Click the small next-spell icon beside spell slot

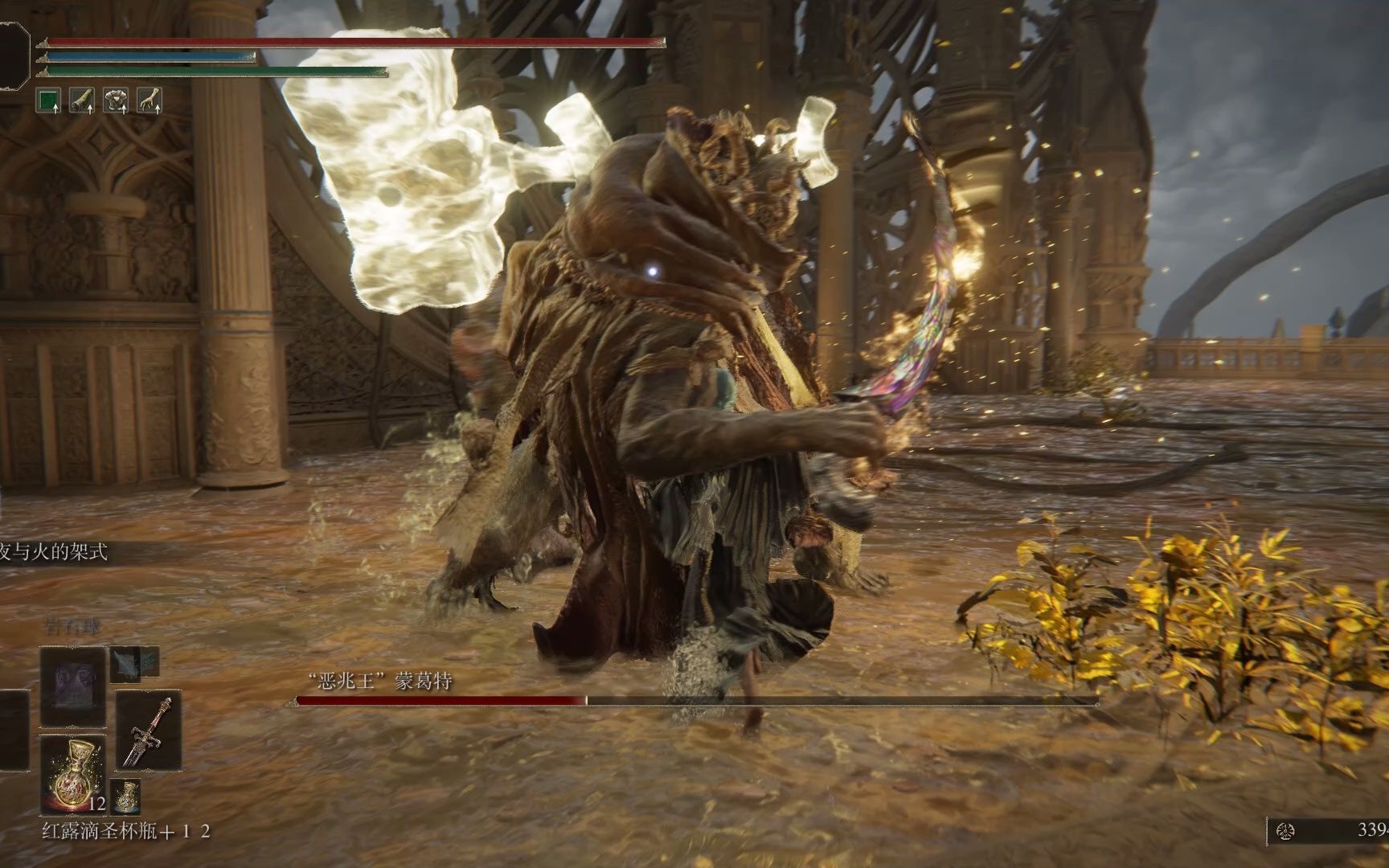click(x=126, y=663)
